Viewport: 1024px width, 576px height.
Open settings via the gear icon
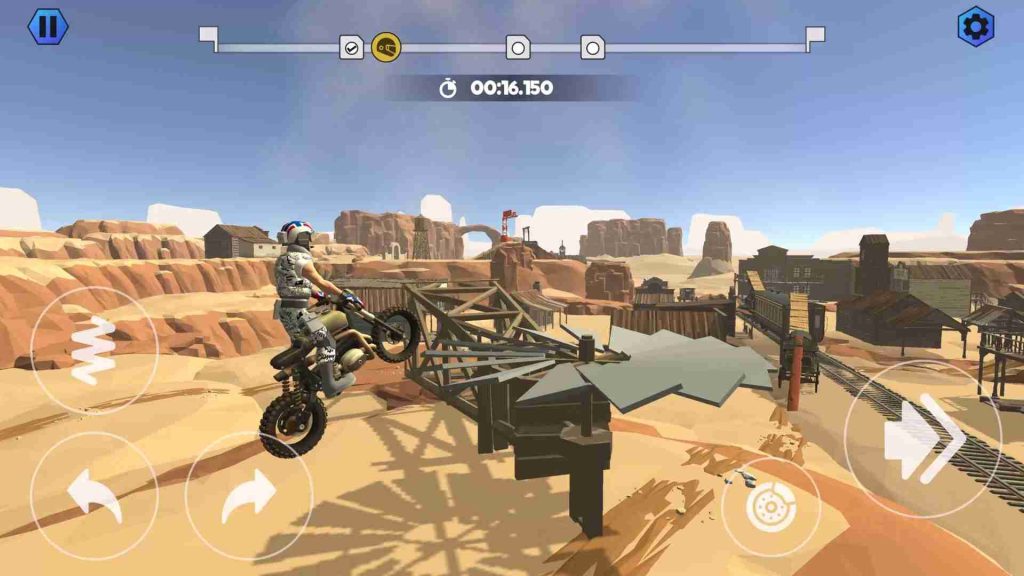tap(975, 26)
